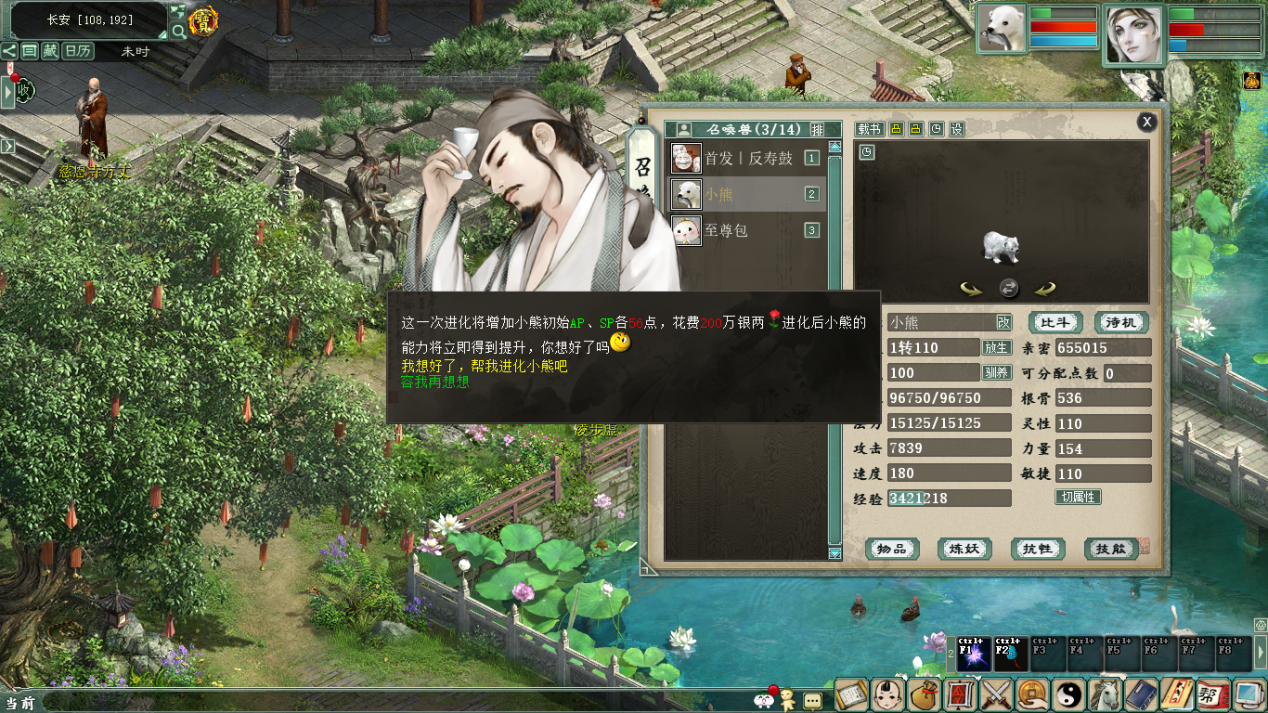This screenshot has height=713, width=1268.
Task: Choose the reply to evolve 小熊 now
Action: click(x=484, y=366)
